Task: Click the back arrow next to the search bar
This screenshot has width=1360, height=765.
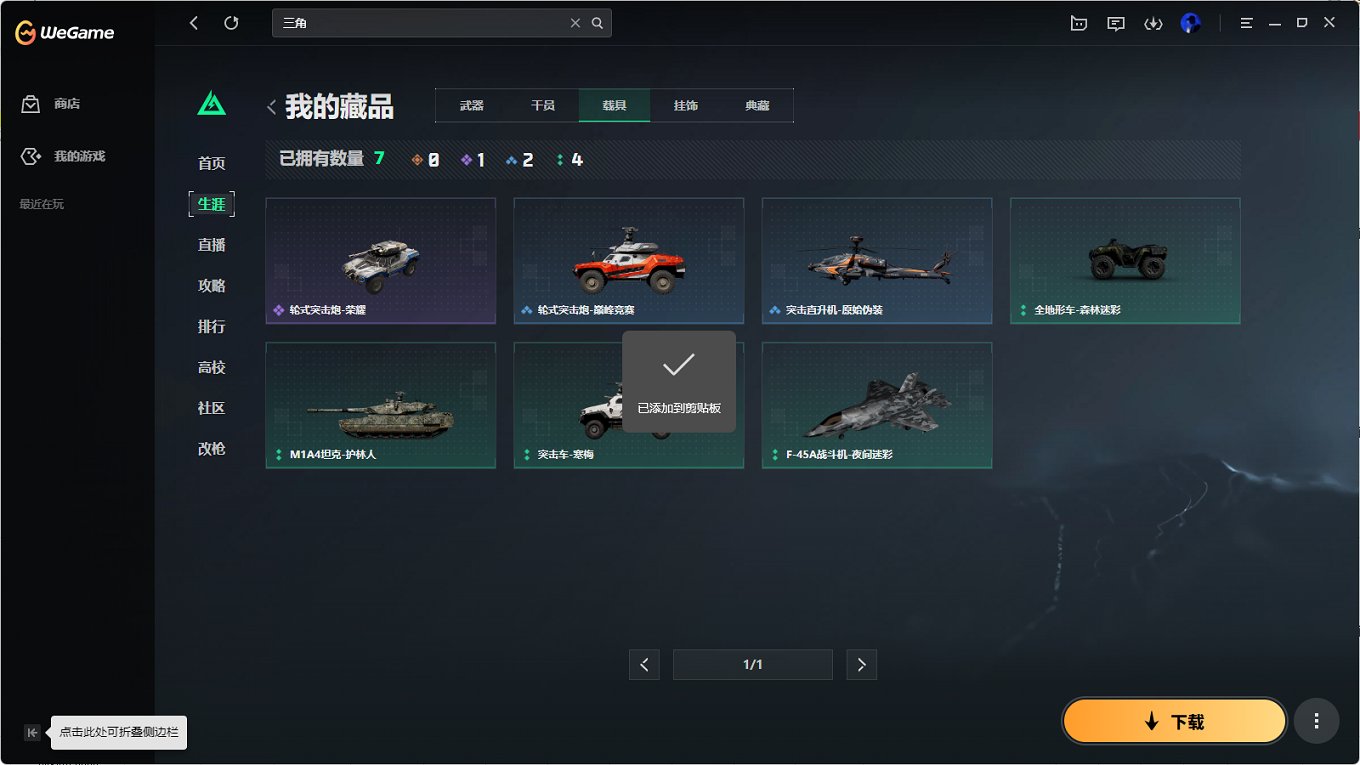Action: (193, 22)
